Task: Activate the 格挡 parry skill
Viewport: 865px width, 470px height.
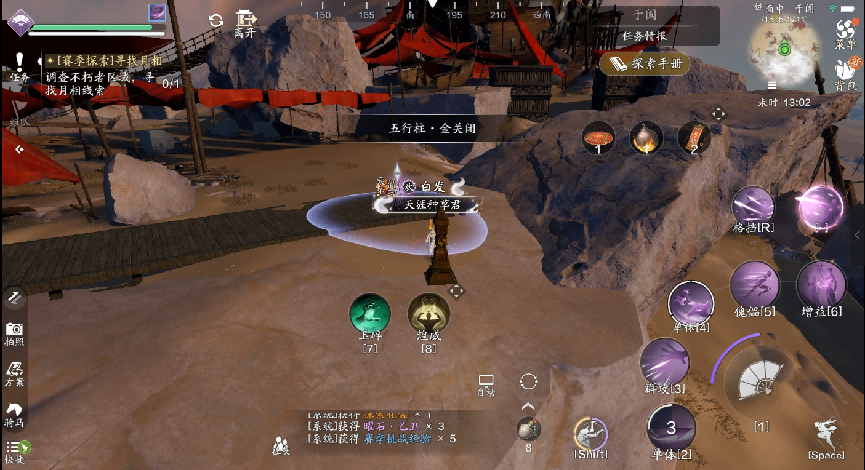Action: point(752,207)
